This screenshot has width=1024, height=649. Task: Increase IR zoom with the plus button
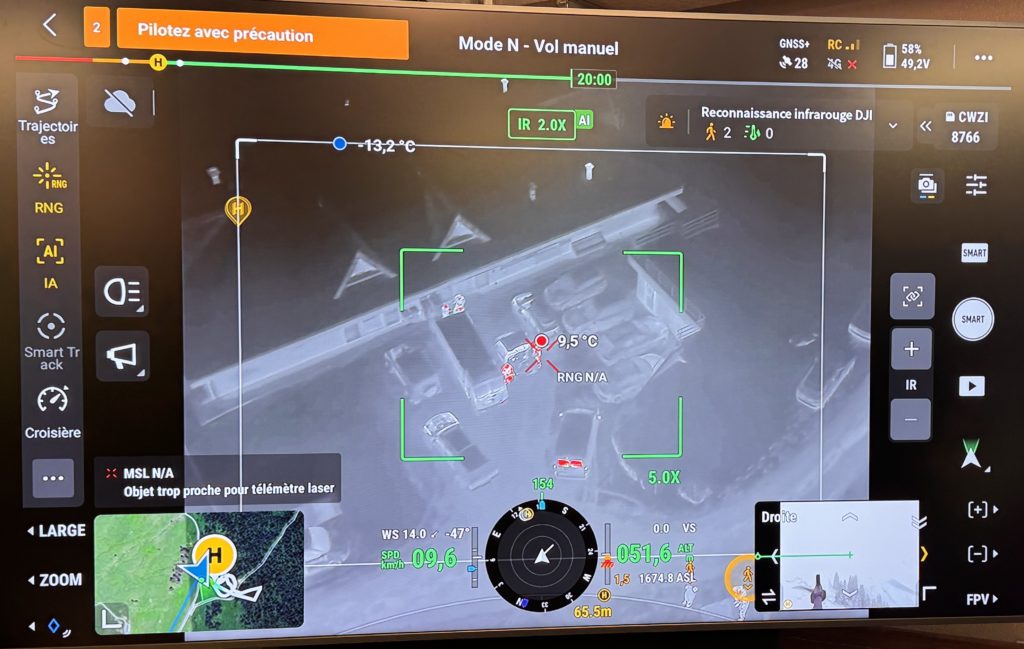(x=911, y=349)
